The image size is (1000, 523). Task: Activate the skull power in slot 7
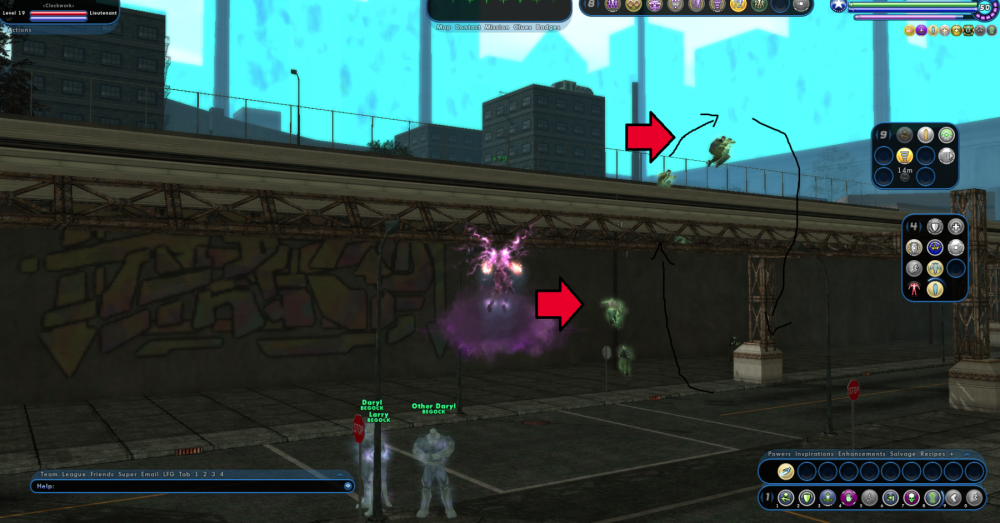pyautogui.click(x=912, y=498)
